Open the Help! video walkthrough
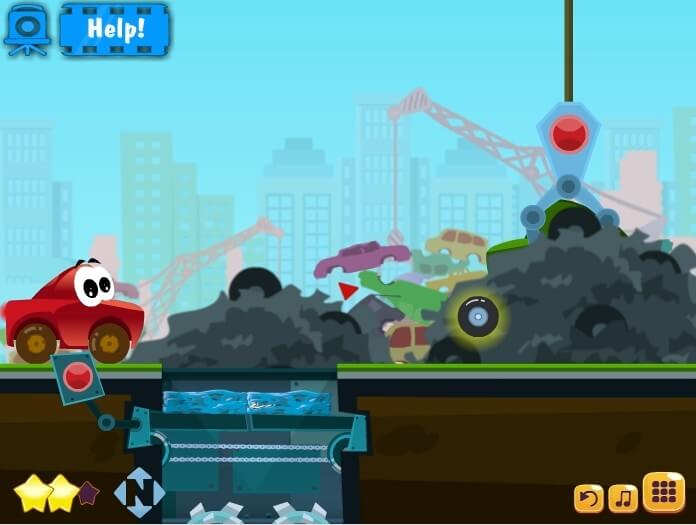This screenshot has width=696, height=525. pyautogui.click(x=115, y=28)
